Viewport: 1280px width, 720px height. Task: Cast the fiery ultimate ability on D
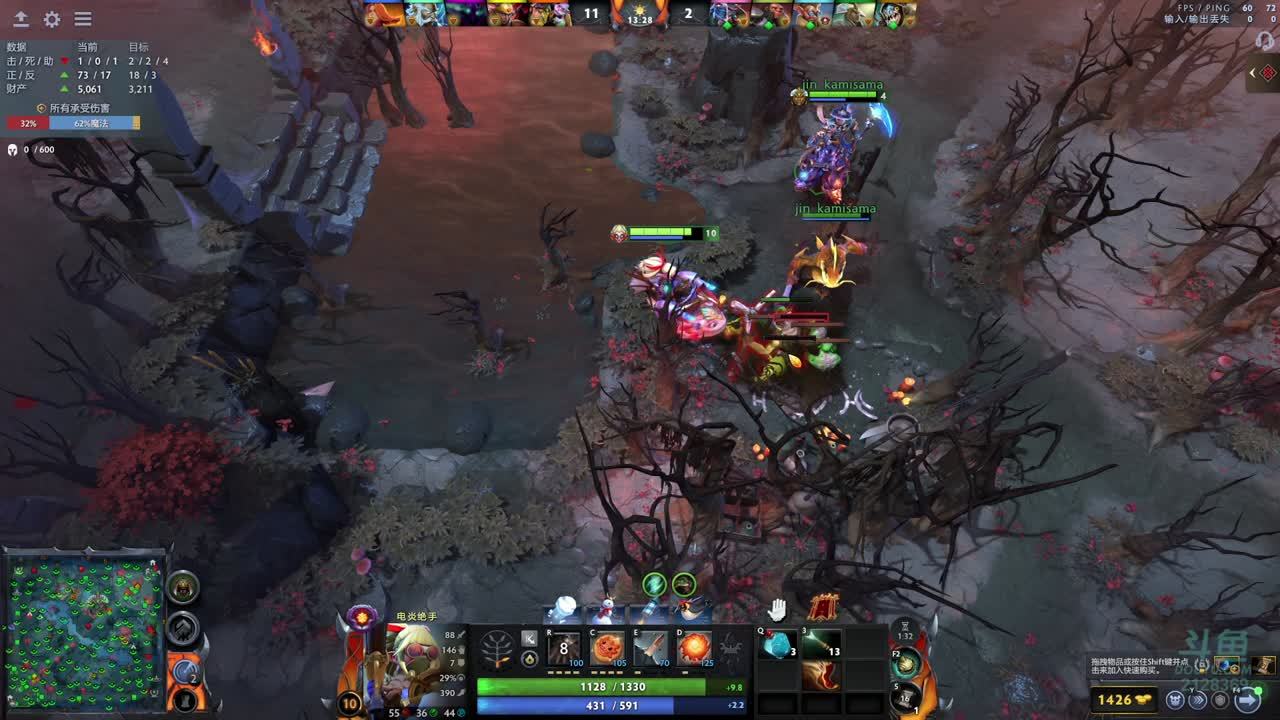click(693, 648)
